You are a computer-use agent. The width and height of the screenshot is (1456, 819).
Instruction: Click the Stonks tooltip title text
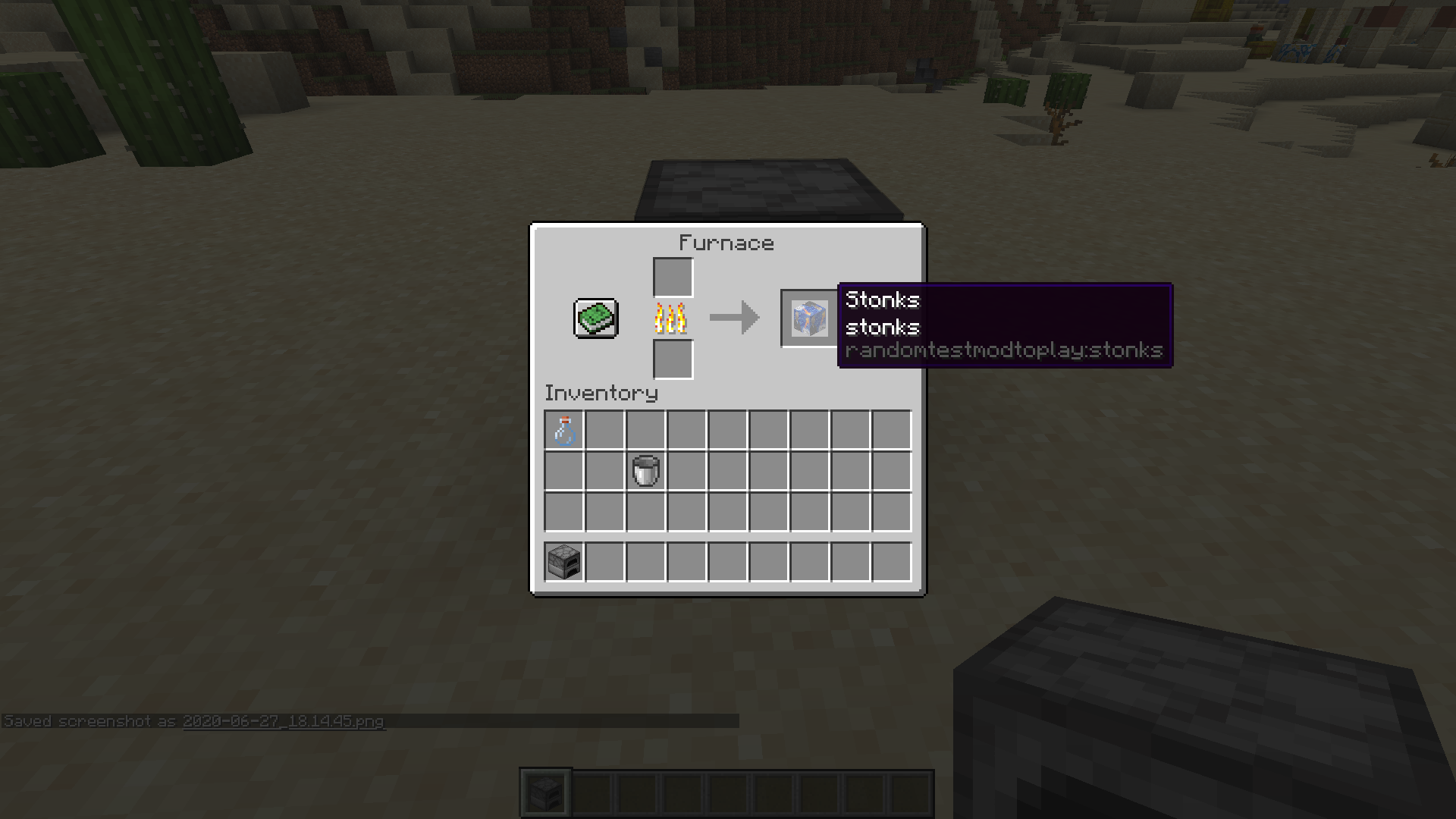(882, 300)
